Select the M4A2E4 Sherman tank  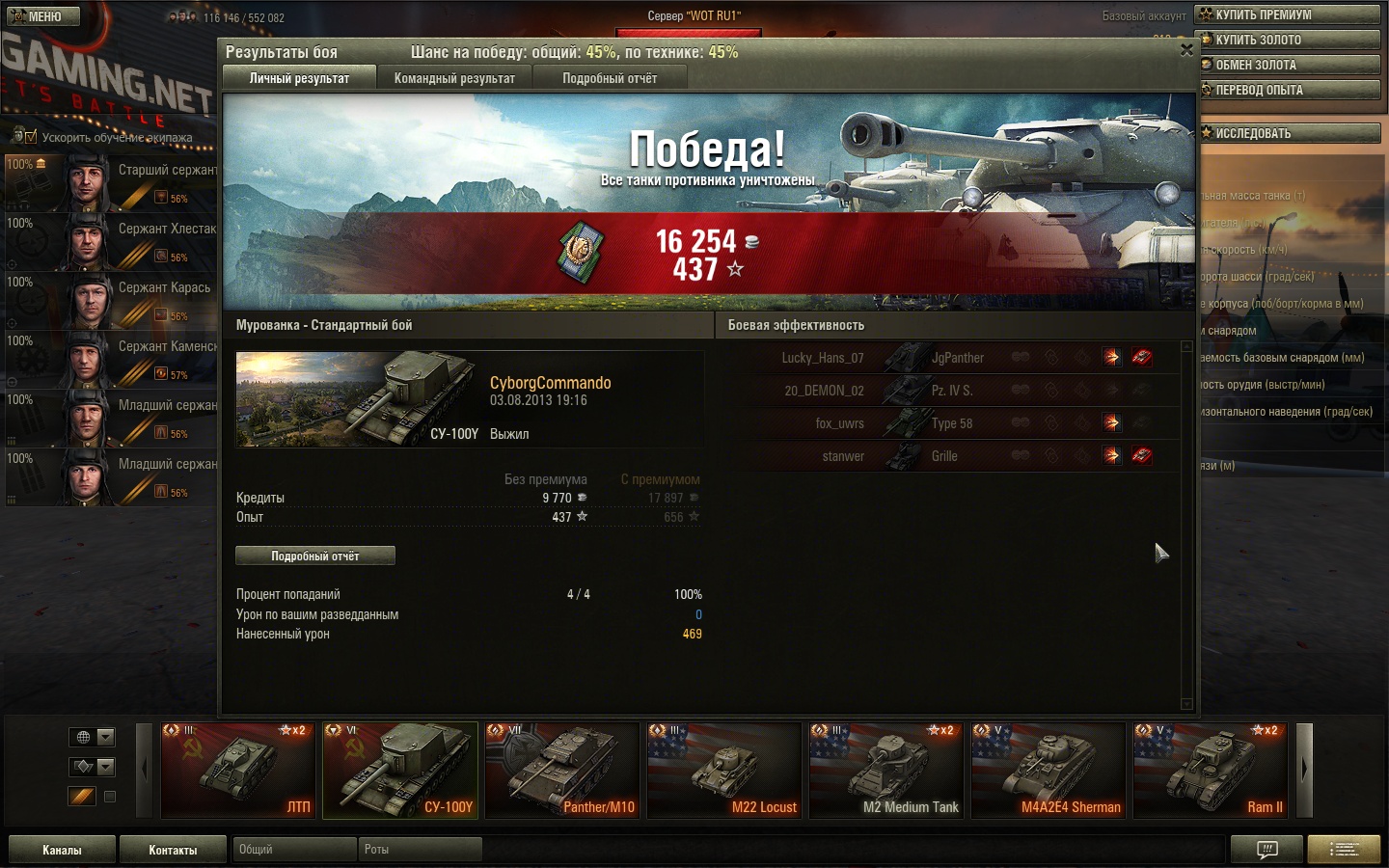coord(1049,771)
